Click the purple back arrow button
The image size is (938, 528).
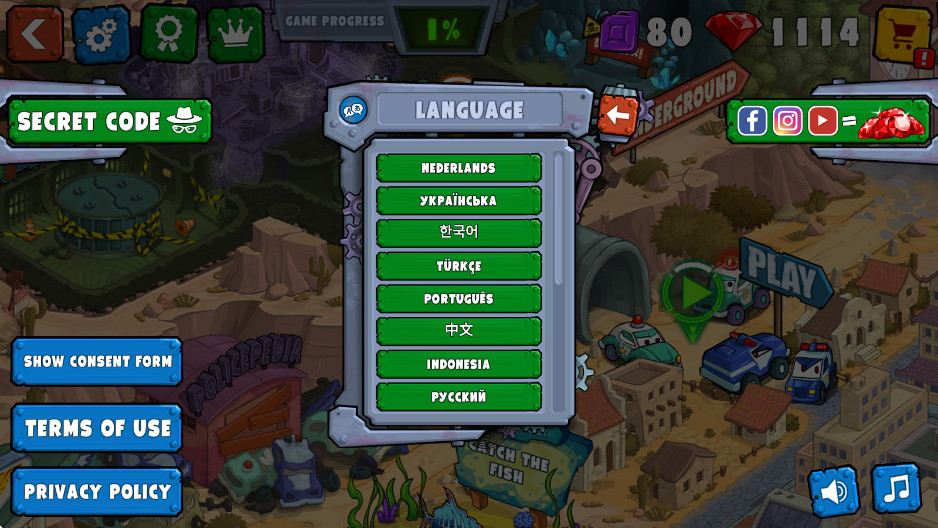tap(34, 34)
